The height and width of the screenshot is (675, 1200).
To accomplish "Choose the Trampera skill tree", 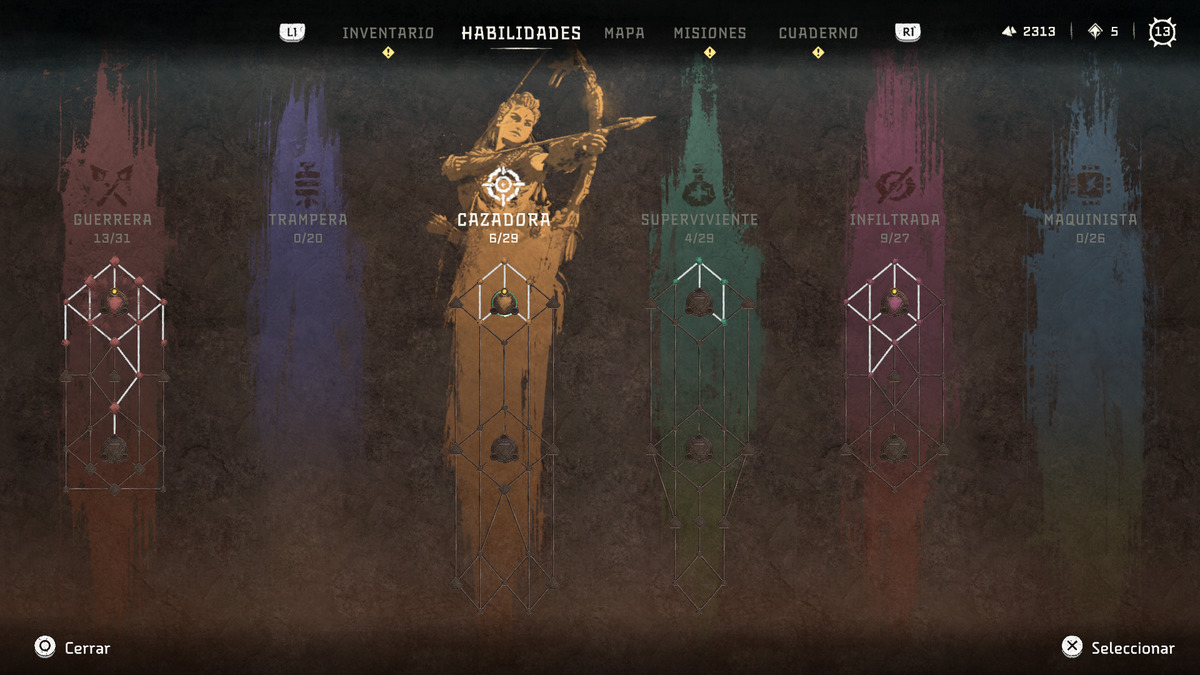I will pos(308,219).
